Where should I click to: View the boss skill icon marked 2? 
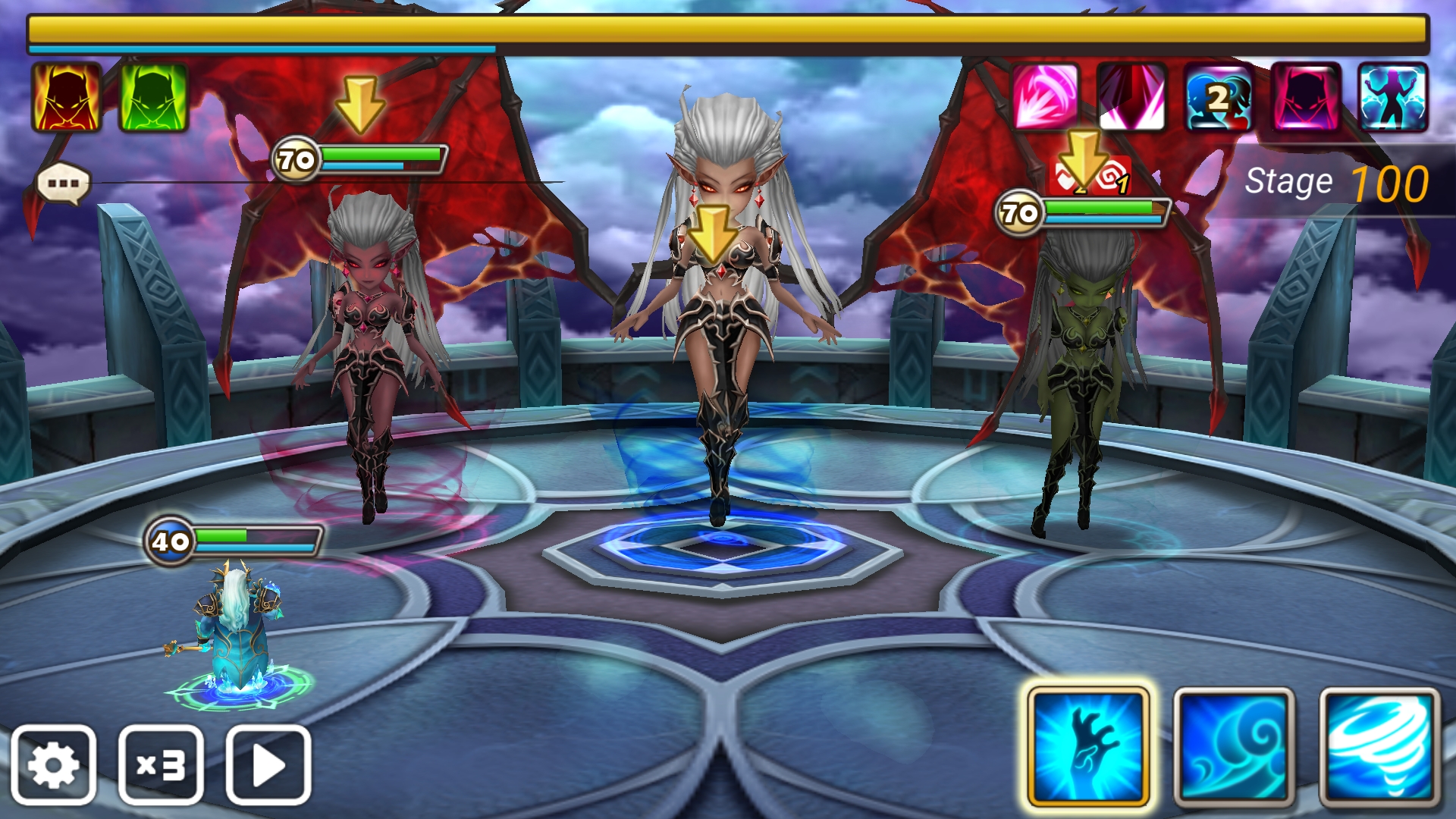(x=1219, y=97)
